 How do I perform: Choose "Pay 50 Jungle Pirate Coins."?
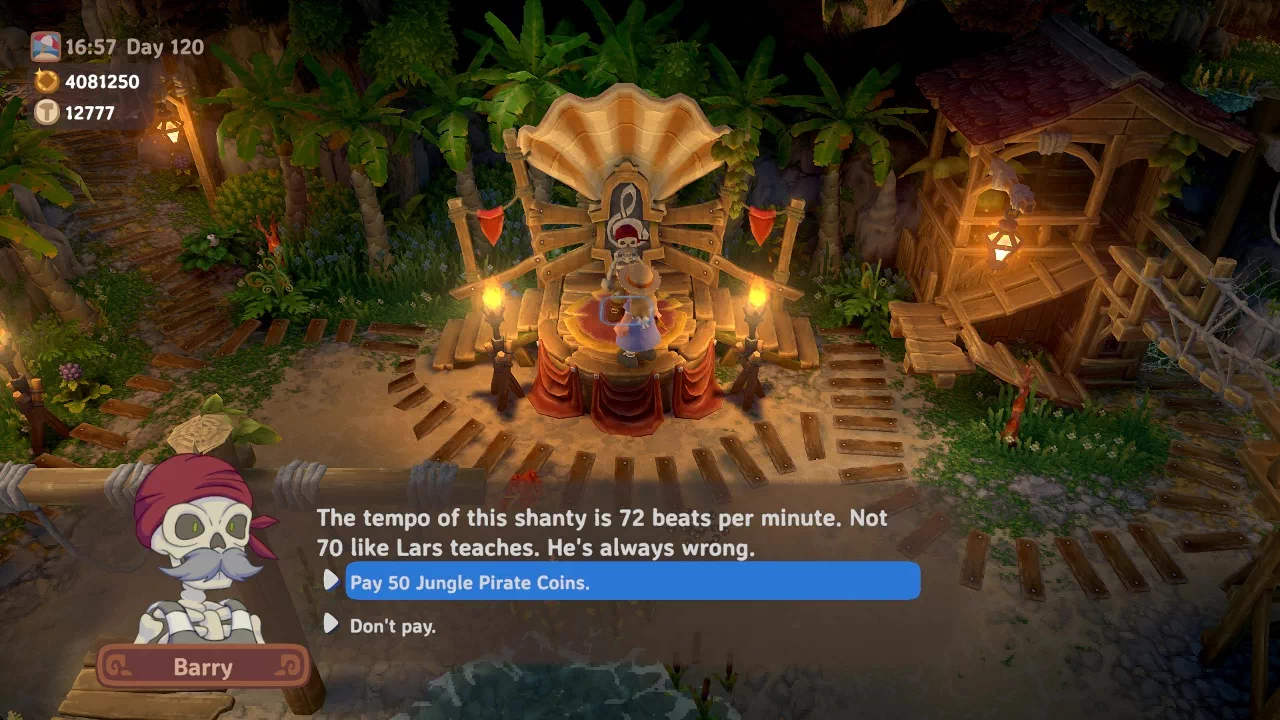[x=631, y=582]
